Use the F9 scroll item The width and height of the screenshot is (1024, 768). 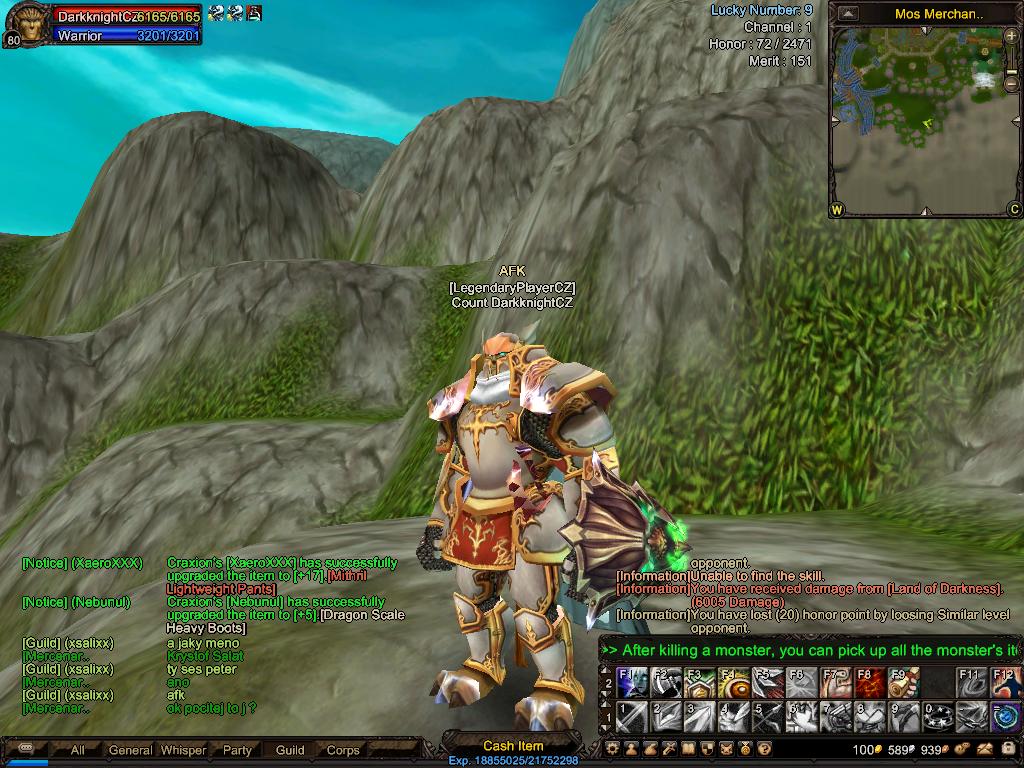(x=902, y=684)
